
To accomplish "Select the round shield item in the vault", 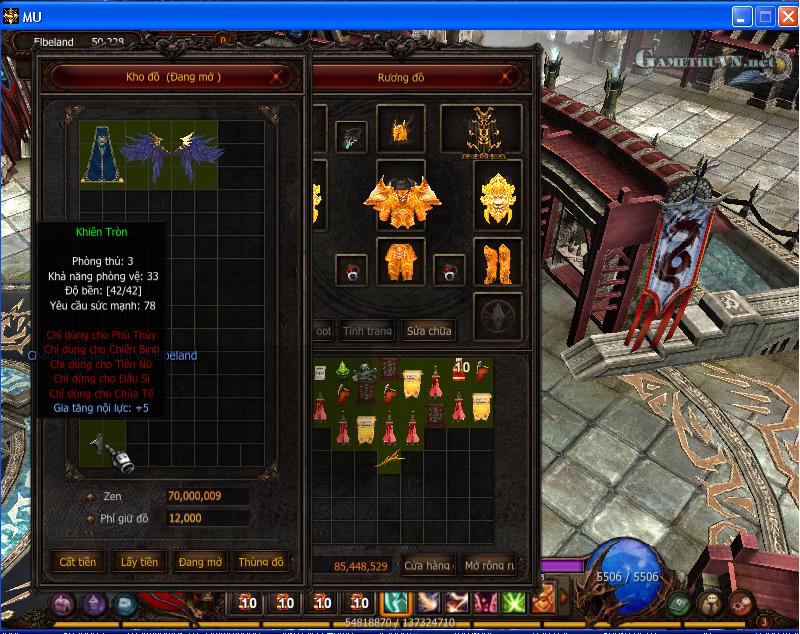I will pos(113,451).
